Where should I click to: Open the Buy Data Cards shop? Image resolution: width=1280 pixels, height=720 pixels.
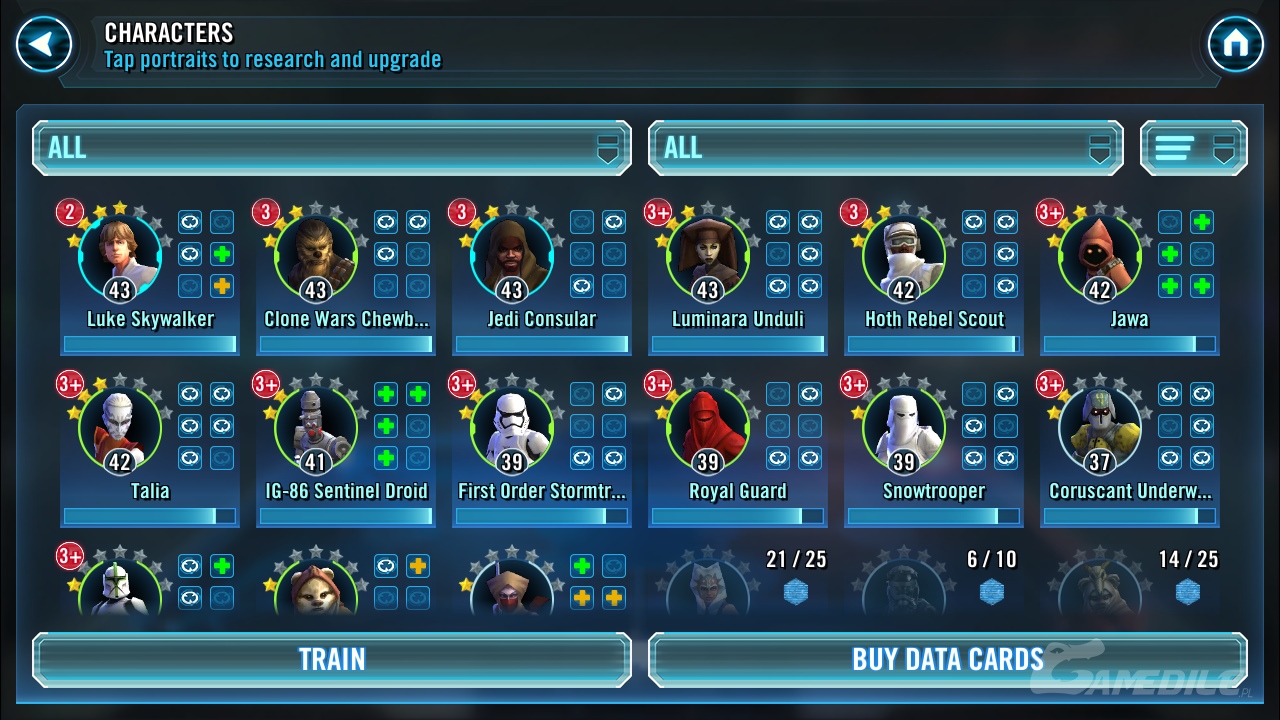pos(947,659)
